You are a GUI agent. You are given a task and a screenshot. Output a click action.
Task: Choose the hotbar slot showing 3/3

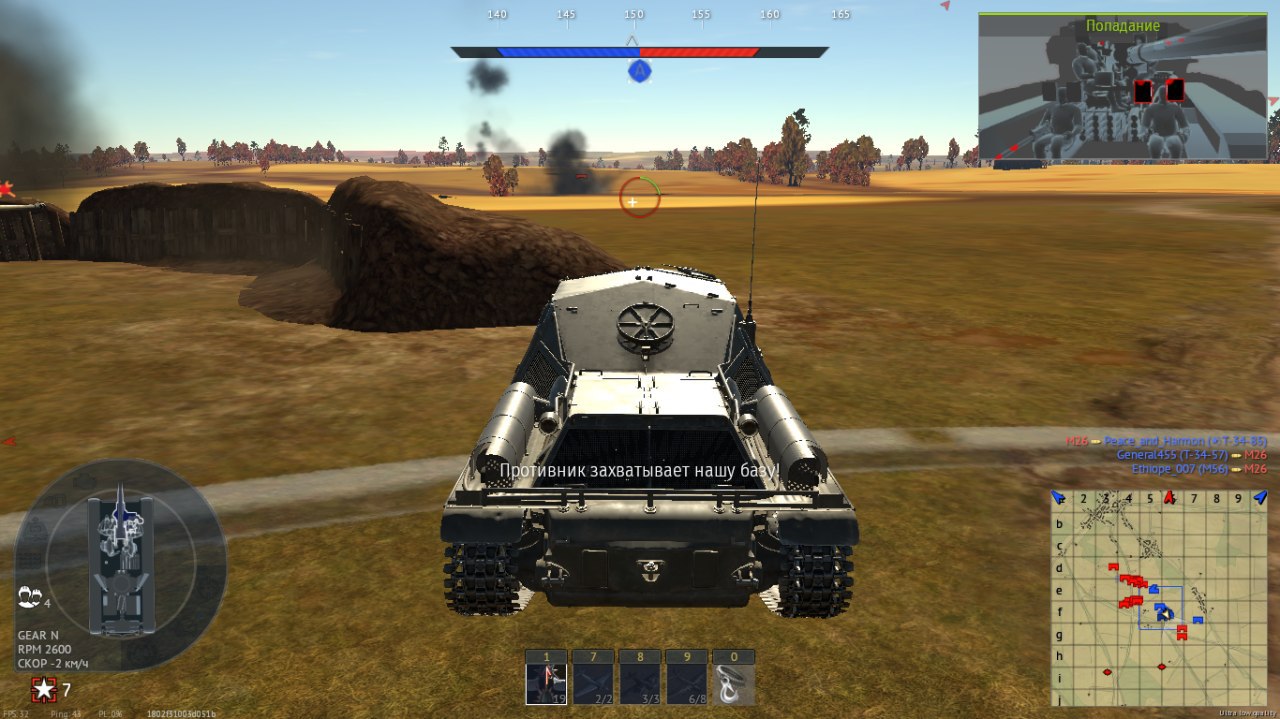(639, 684)
